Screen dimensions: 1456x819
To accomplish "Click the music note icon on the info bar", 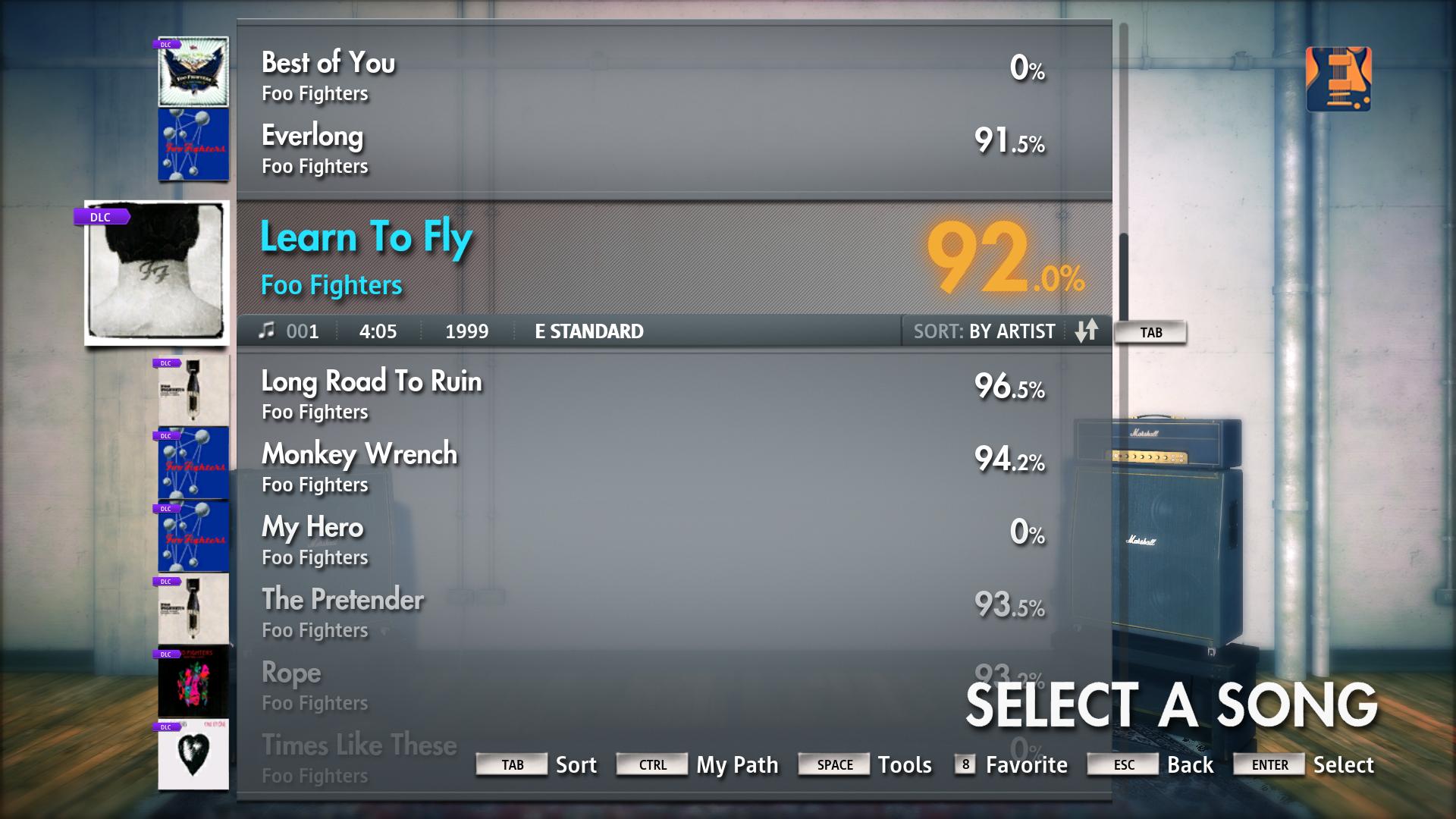I will tap(267, 331).
